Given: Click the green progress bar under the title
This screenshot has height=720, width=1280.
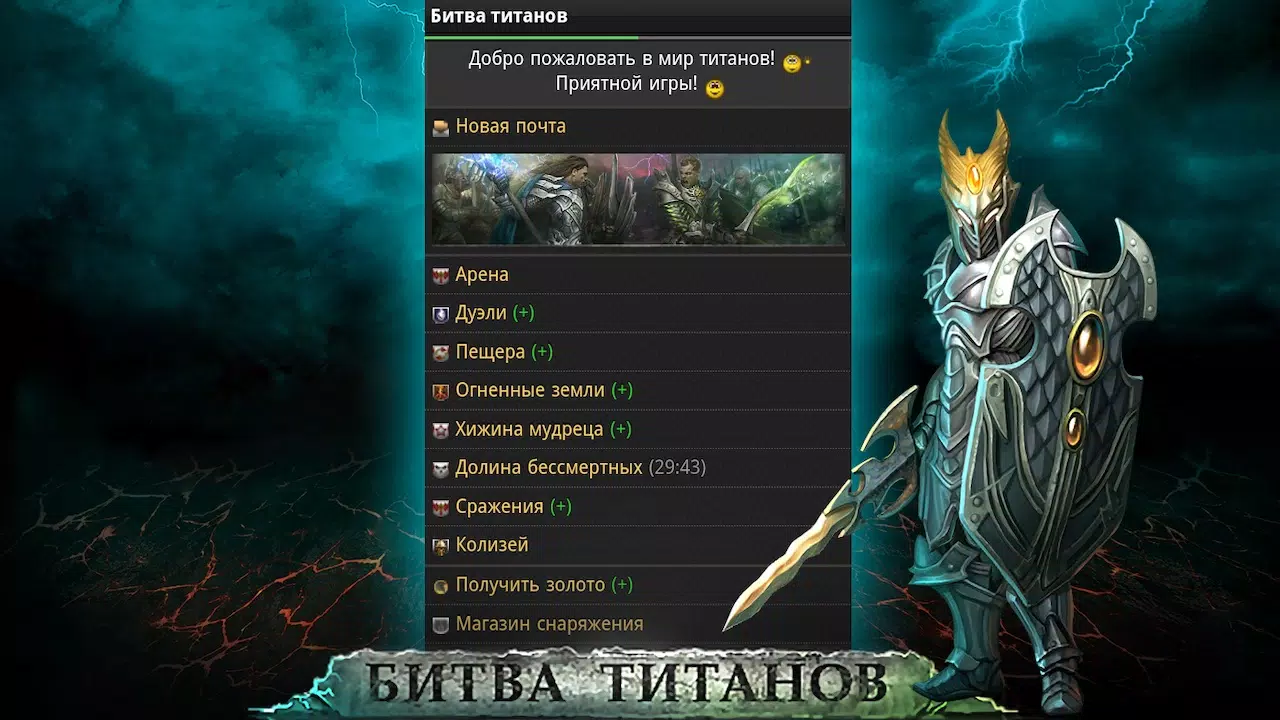Looking at the screenshot, I should [x=533, y=36].
